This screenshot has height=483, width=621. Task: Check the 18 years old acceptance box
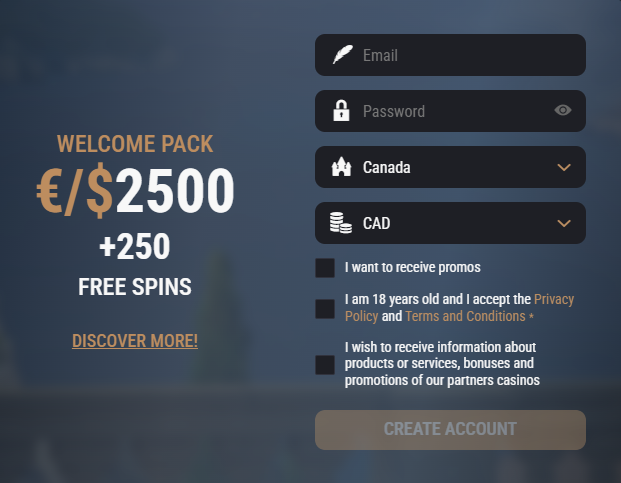[x=325, y=308]
